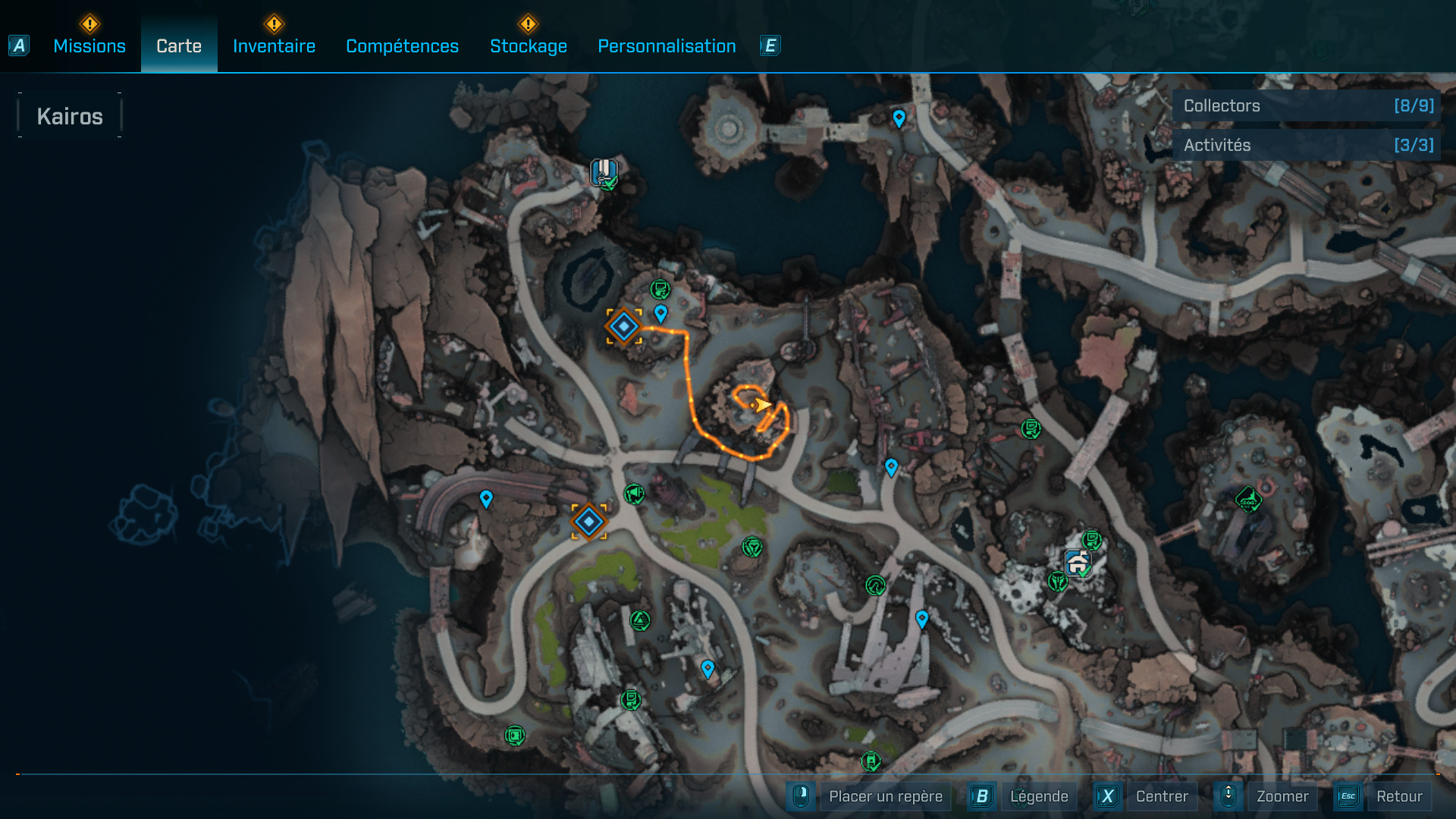
Task: Click the blue waypoint pin at the top of the map
Action: click(898, 118)
